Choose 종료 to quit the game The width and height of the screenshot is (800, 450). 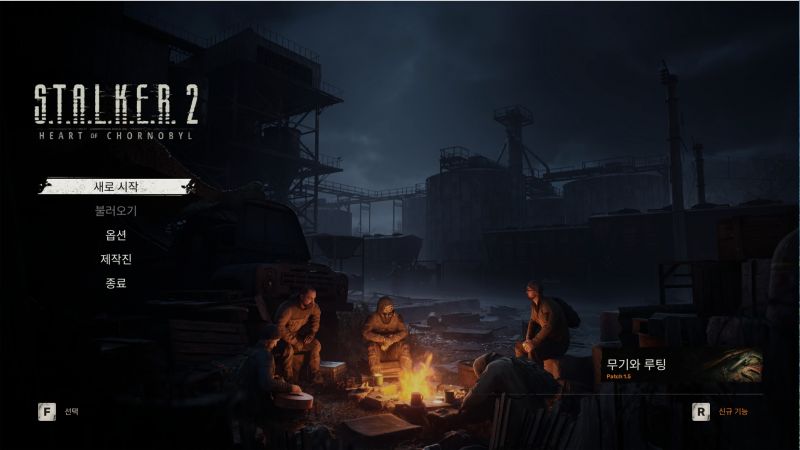point(116,283)
